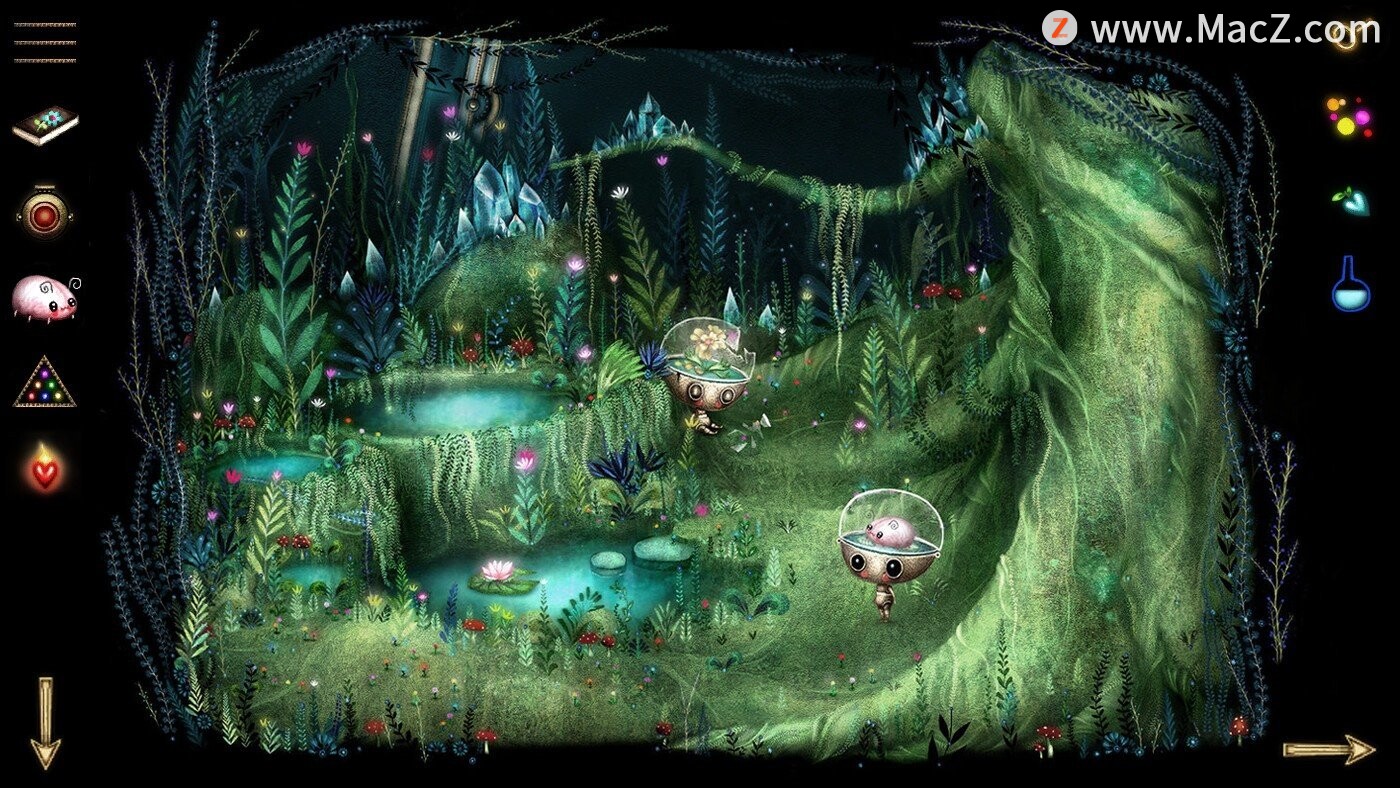Screen dimensions: 1400x788
Task: Select the glowing golden ring icon
Action: pyautogui.click(x=1347, y=37)
